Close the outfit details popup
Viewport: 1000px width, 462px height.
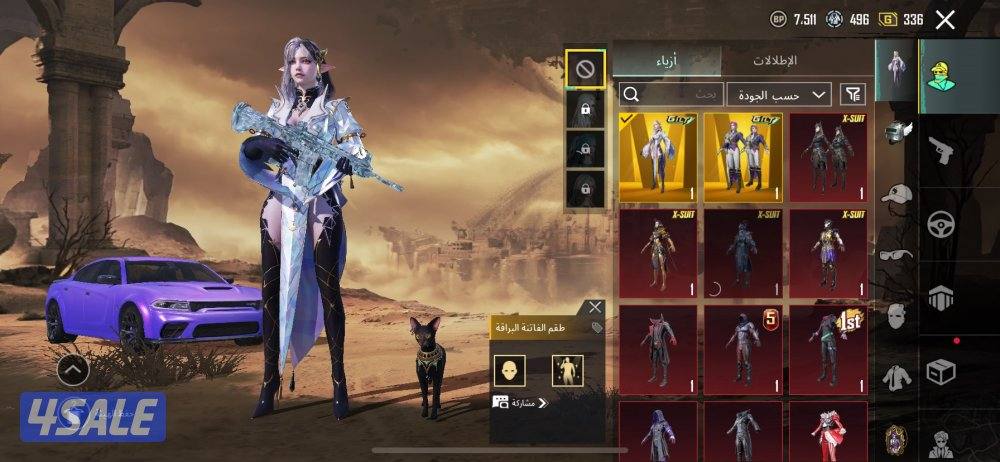click(x=595, y=307)
